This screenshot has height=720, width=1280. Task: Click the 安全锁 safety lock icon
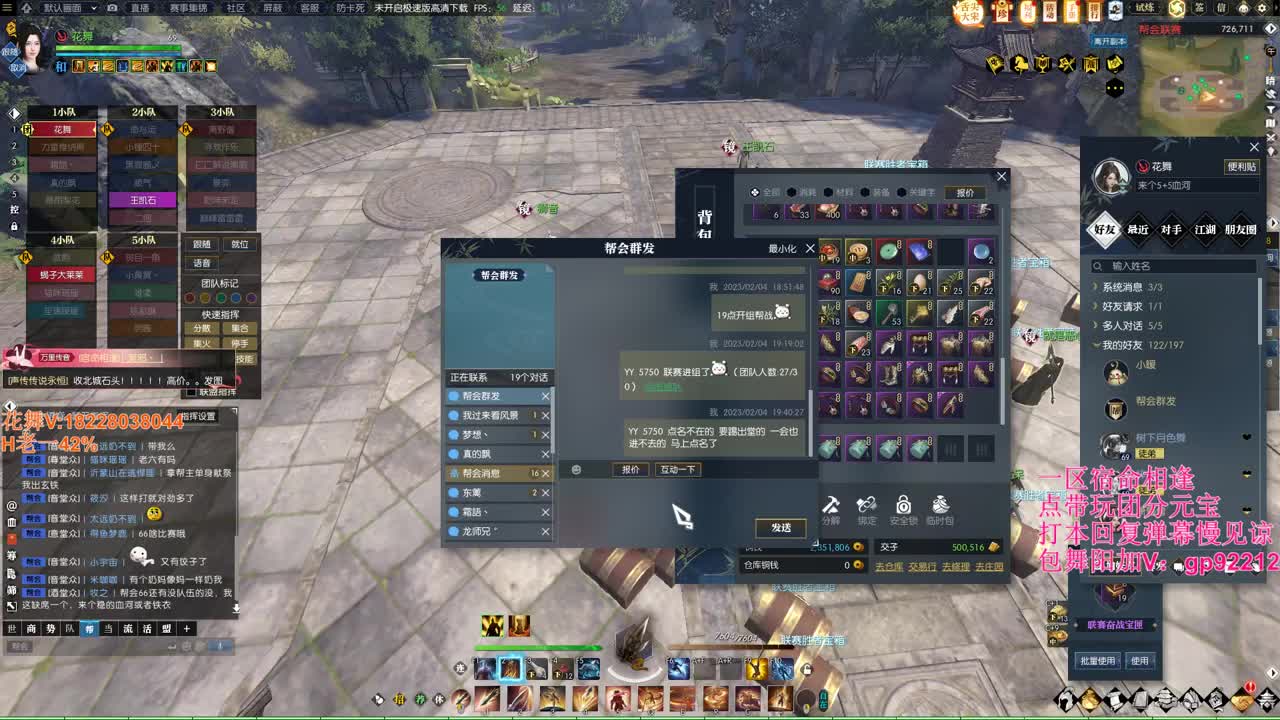[x=902, y=505]
